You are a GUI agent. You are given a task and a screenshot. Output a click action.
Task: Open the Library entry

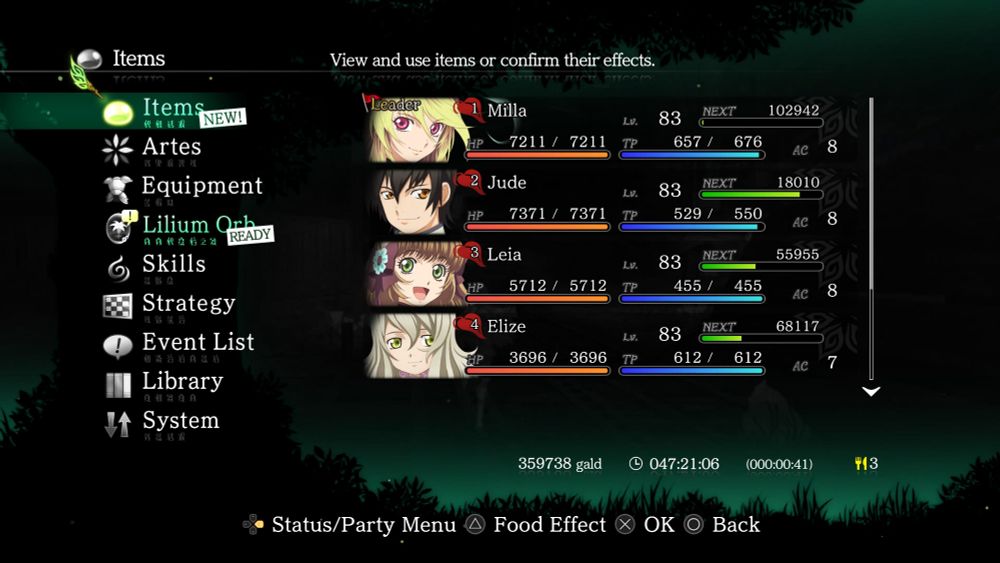181,381
